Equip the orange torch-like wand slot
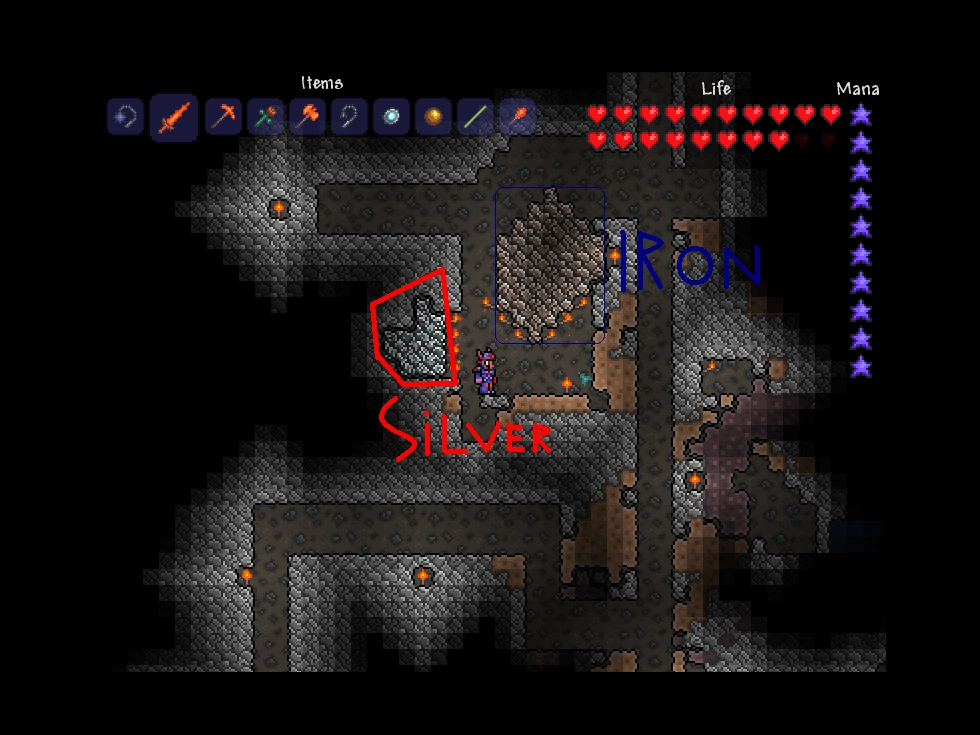This screenshot has height=735, width=980. 517,117
